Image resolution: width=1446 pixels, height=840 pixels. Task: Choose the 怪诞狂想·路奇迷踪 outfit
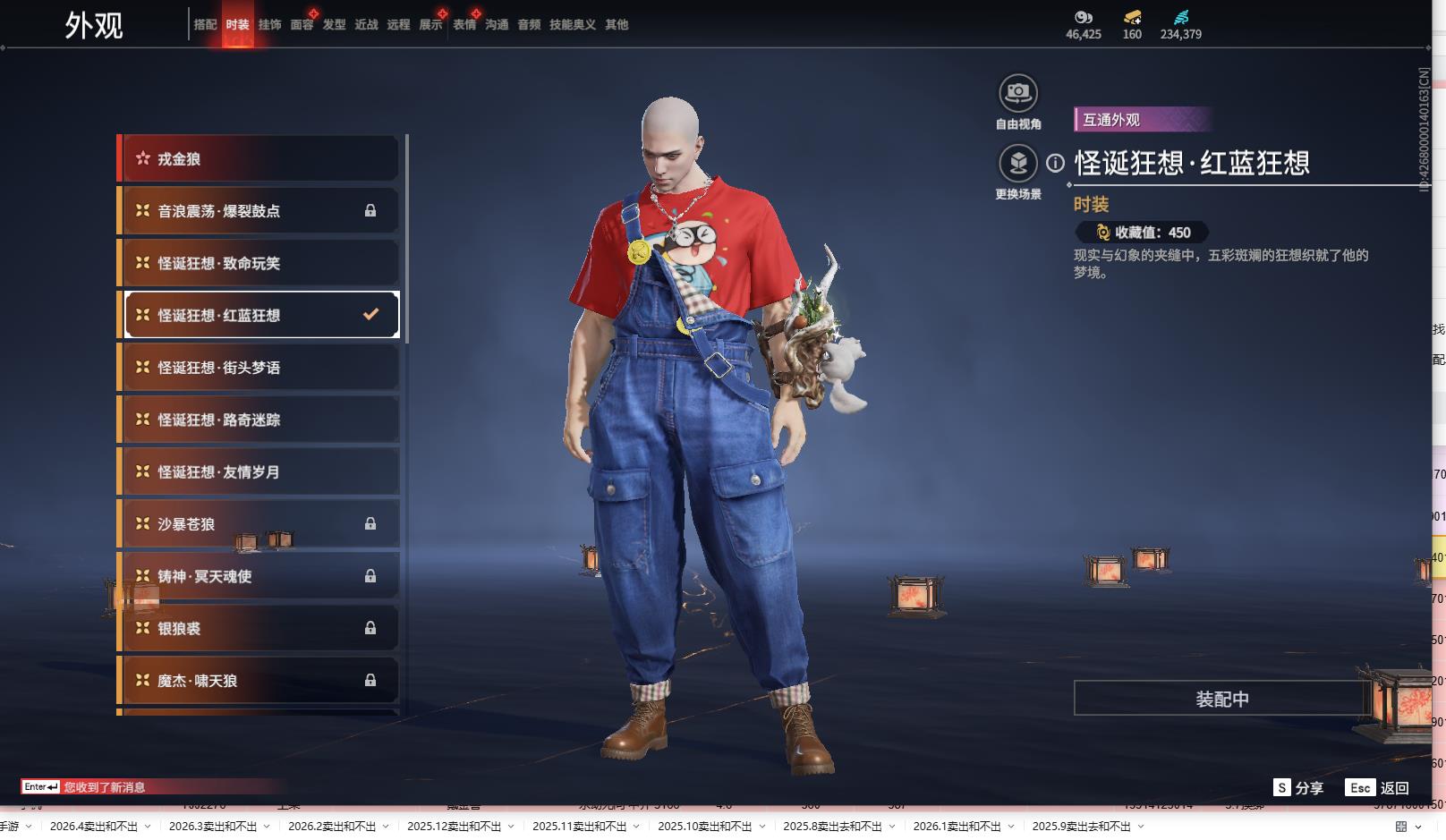(259, 420)
